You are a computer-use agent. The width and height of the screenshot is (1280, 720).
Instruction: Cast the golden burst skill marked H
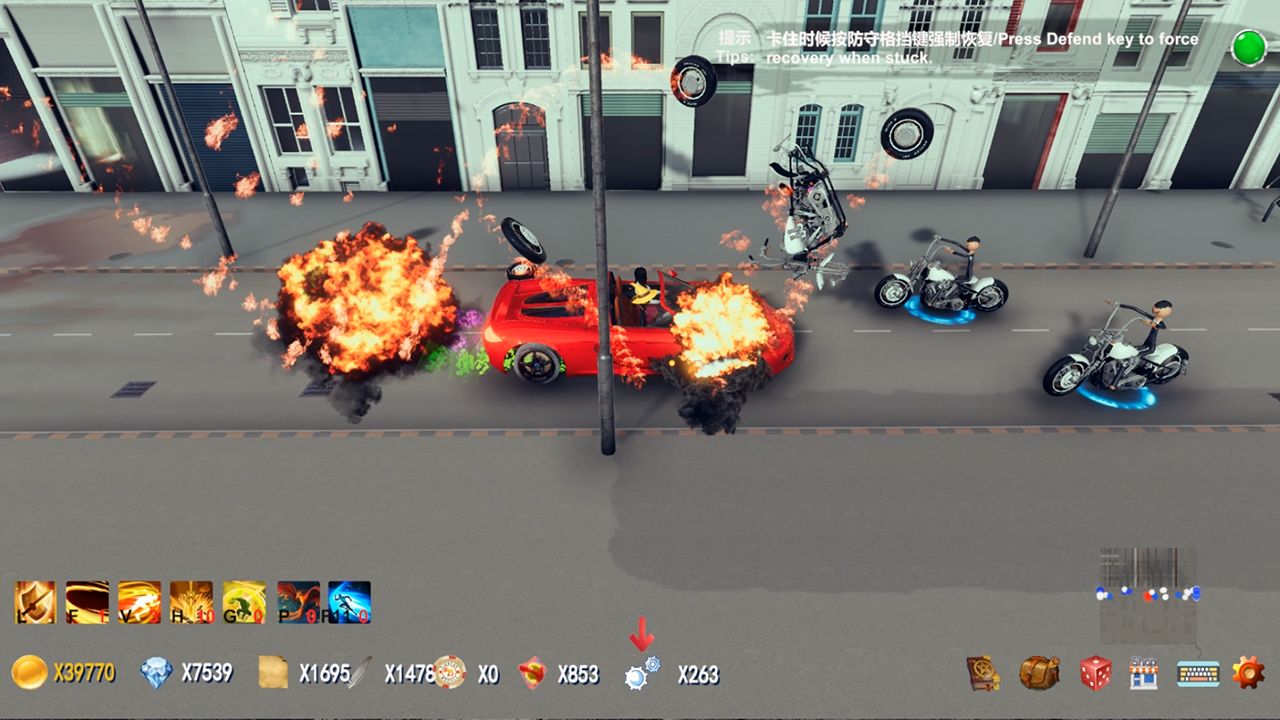(x=191, y=602)
